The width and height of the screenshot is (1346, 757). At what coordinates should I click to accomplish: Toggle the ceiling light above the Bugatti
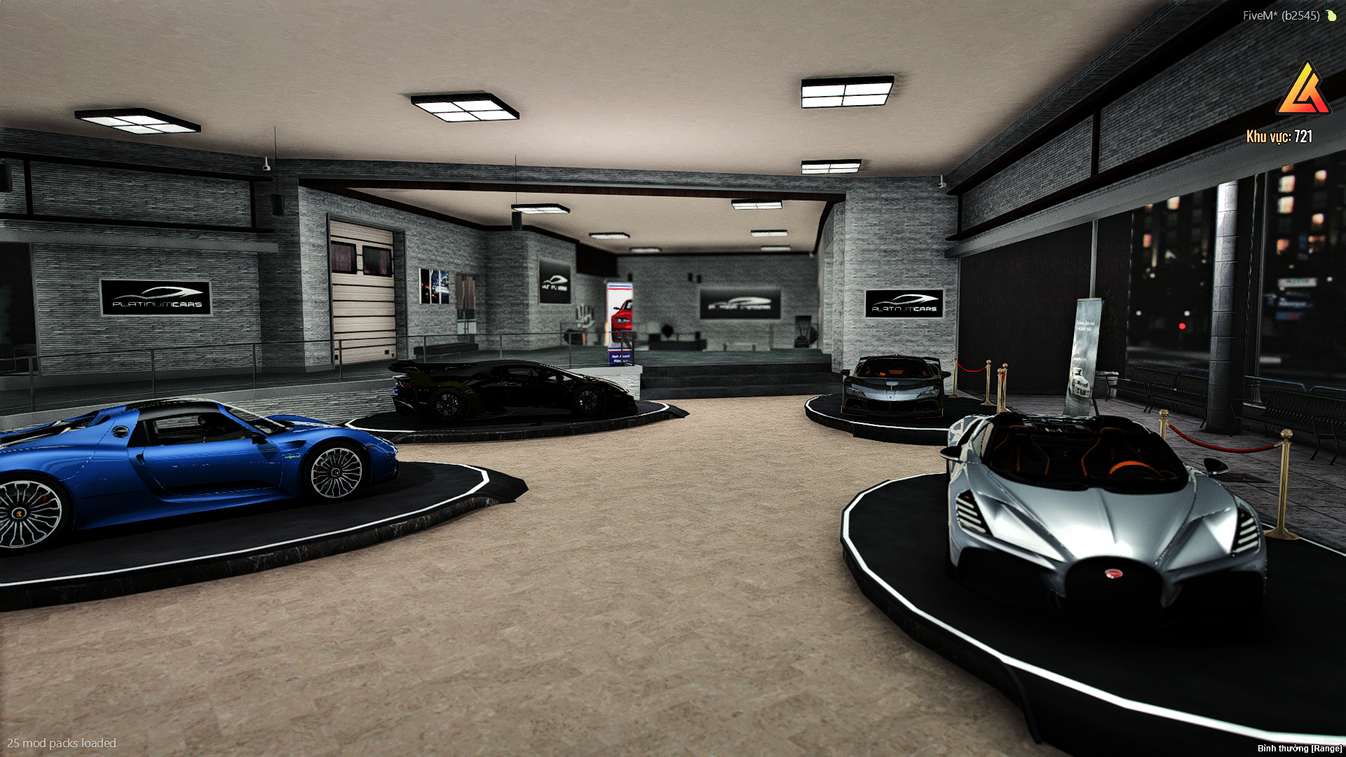point(845,92)
